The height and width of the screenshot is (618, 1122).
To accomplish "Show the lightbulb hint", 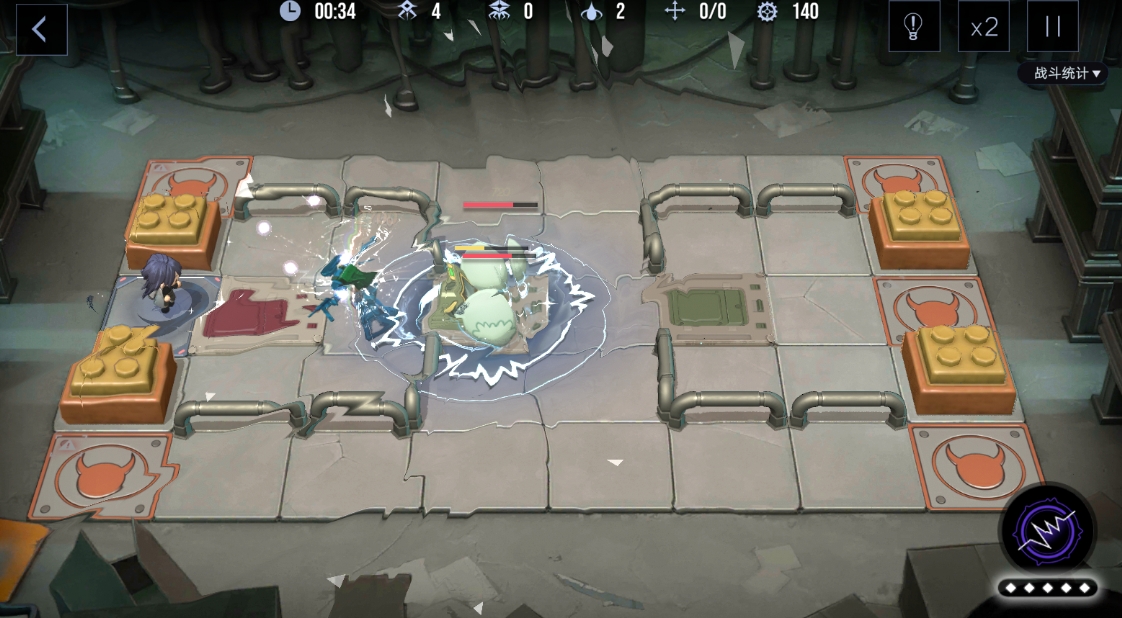I will [x=914, y=27].
